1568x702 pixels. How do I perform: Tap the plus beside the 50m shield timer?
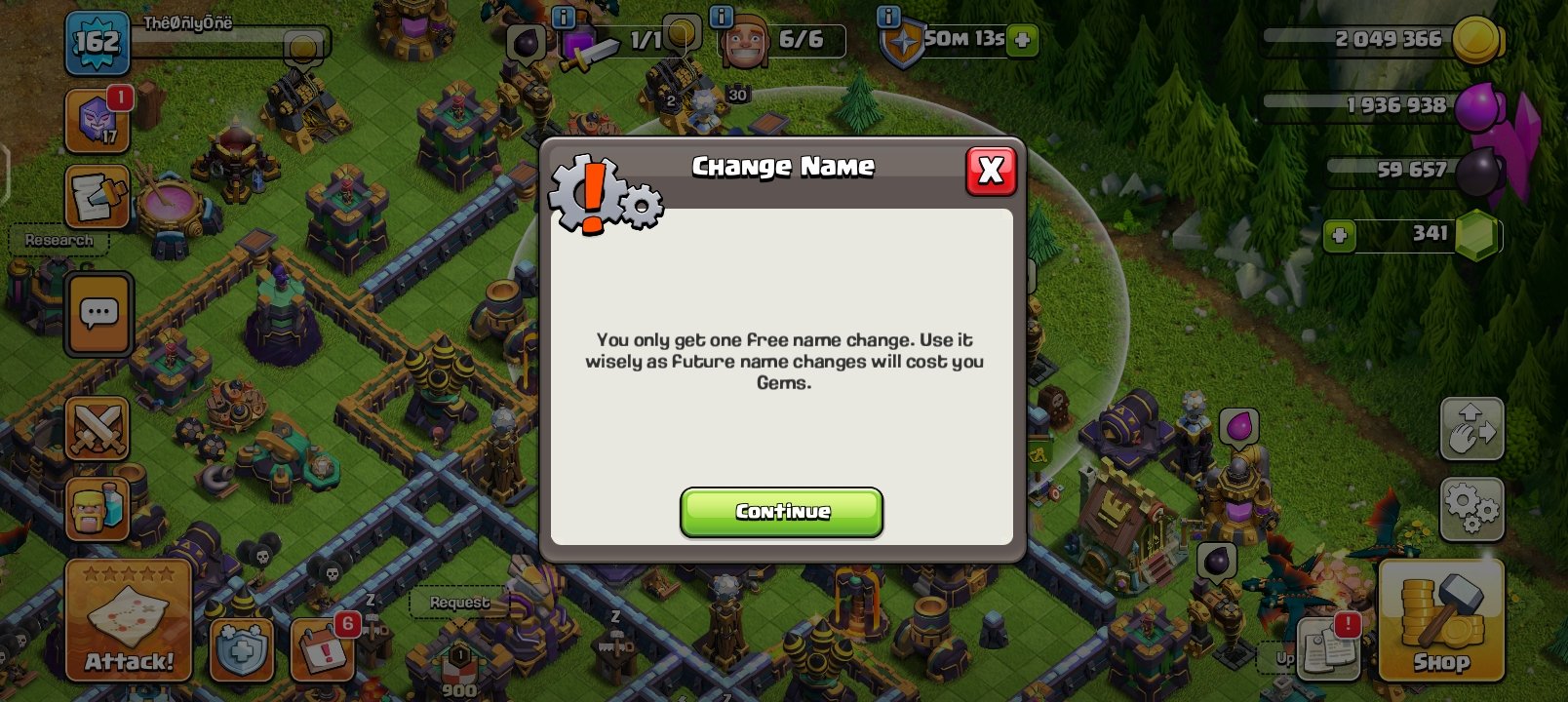[x=1020, y=41]
